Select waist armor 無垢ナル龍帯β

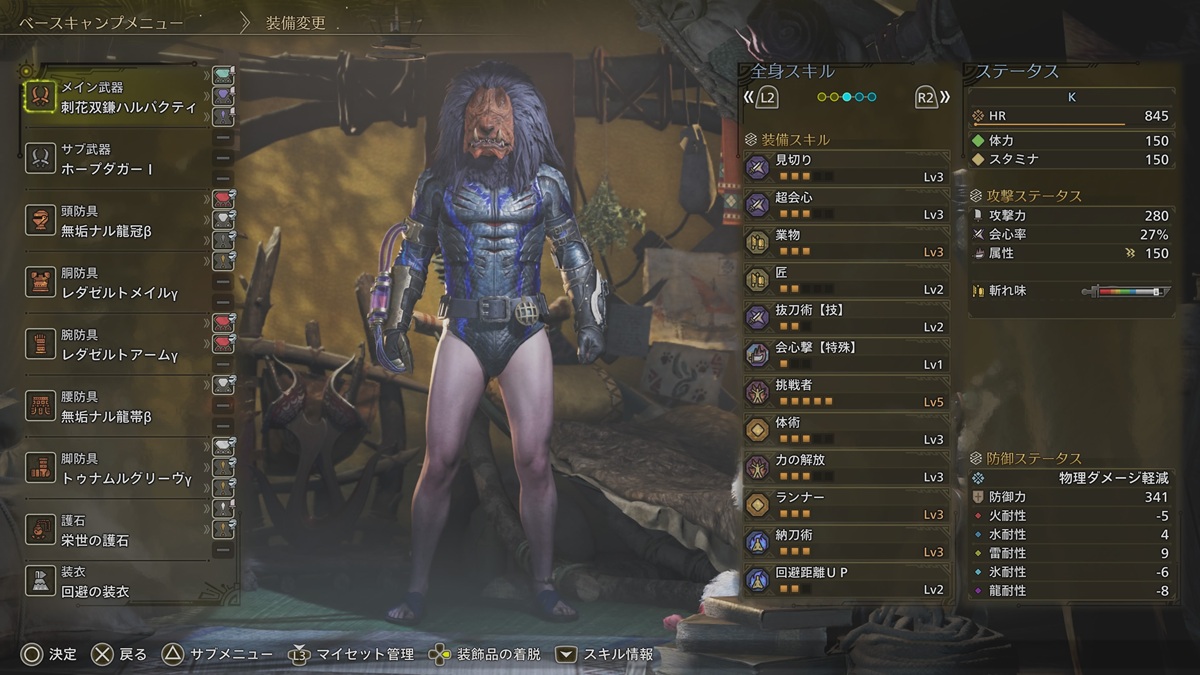pos(115,407)
